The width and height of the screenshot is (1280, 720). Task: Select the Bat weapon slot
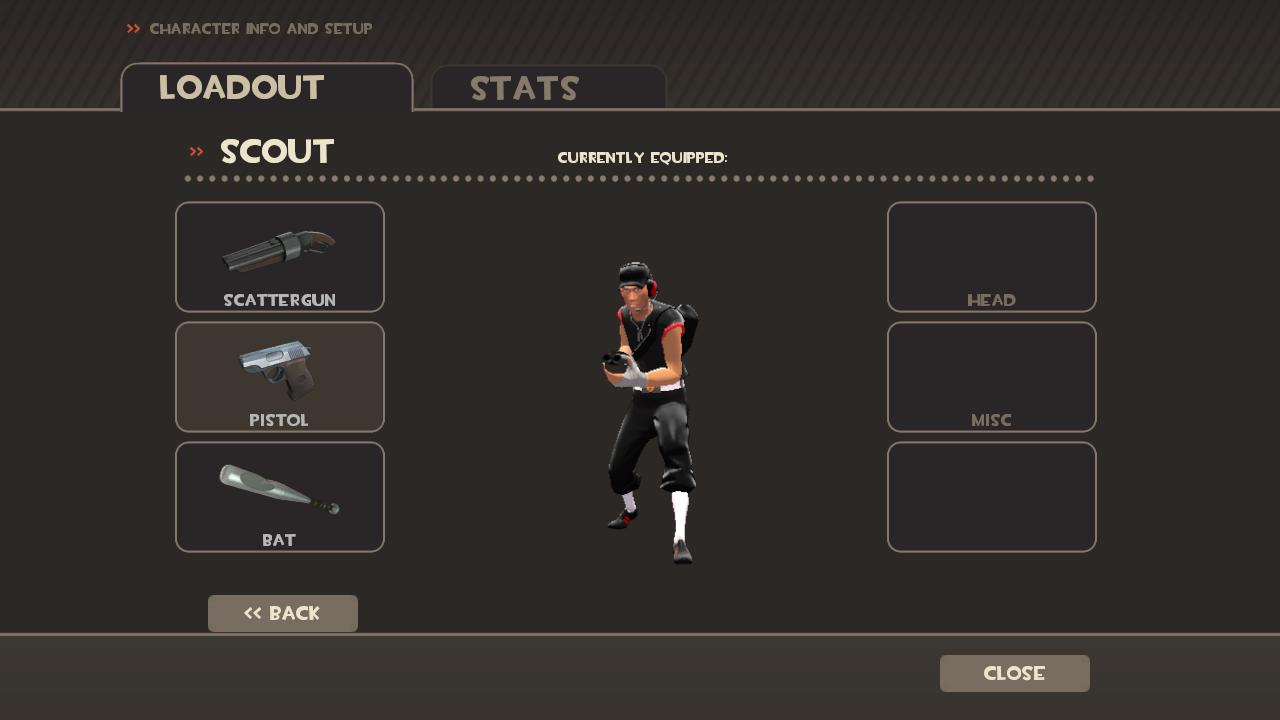click(x=279, y=497)
